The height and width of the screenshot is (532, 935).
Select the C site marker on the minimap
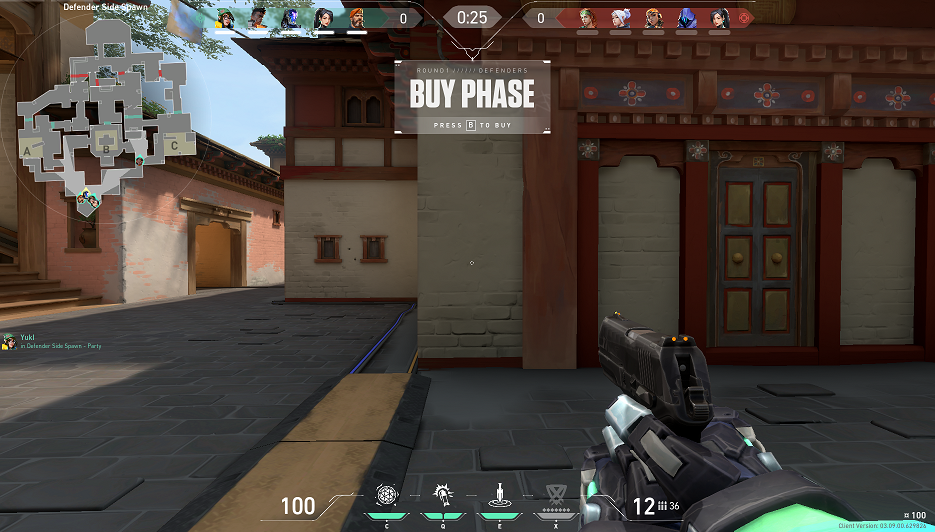(x=173, y=146)
